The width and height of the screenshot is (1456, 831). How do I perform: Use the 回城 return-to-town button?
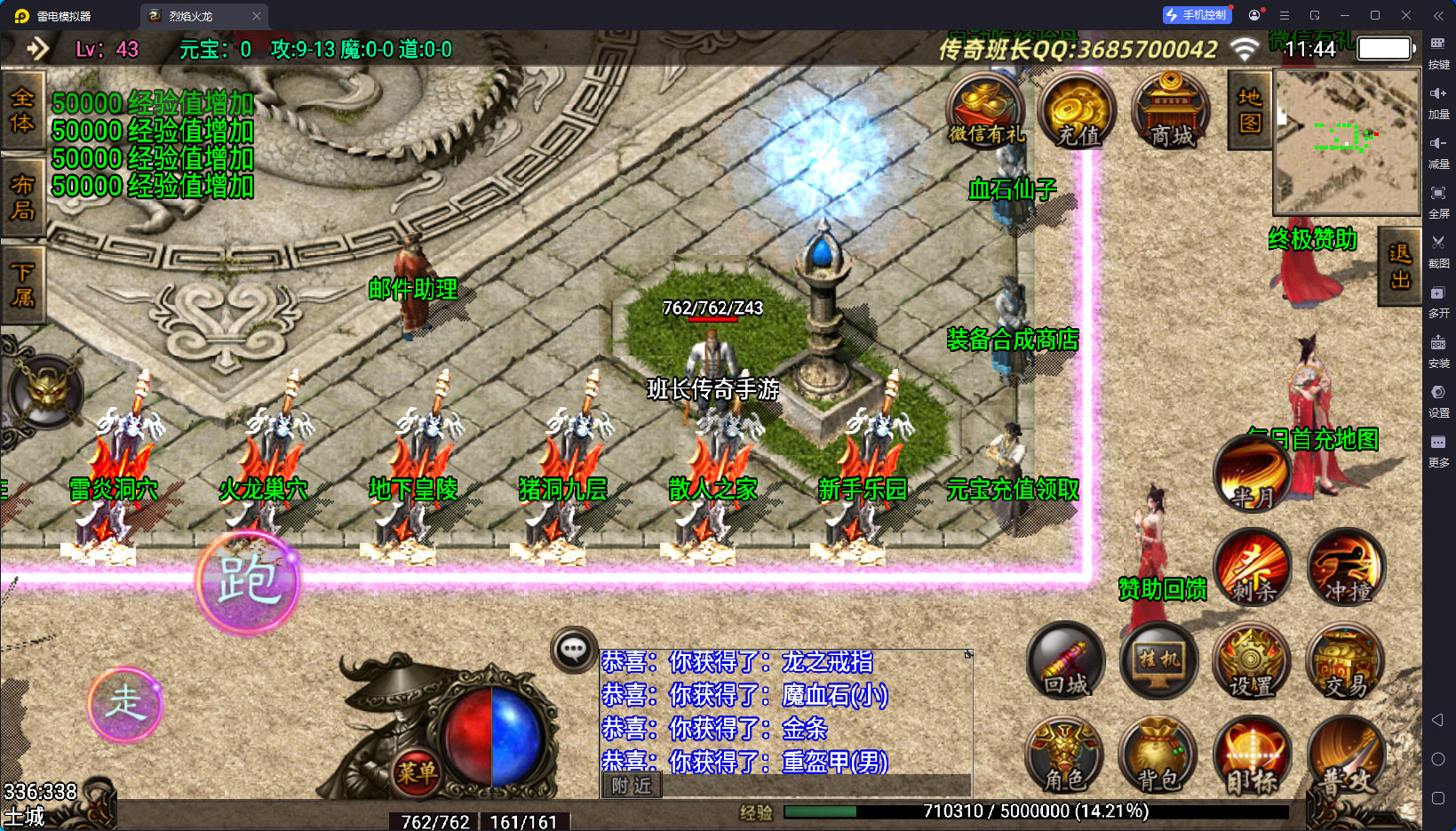point(1066,660)
